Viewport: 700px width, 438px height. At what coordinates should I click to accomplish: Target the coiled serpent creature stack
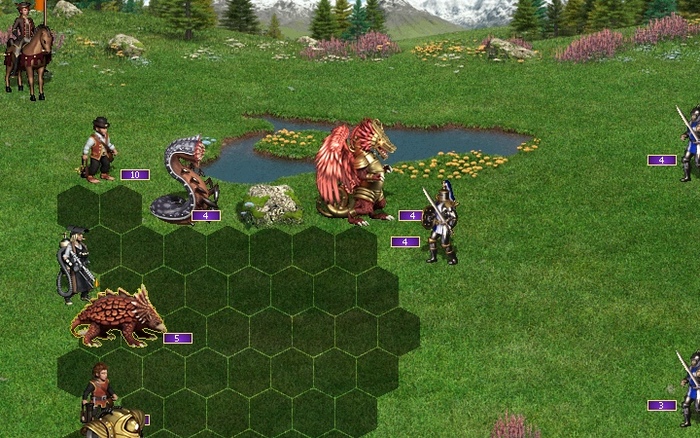point(186,180)
